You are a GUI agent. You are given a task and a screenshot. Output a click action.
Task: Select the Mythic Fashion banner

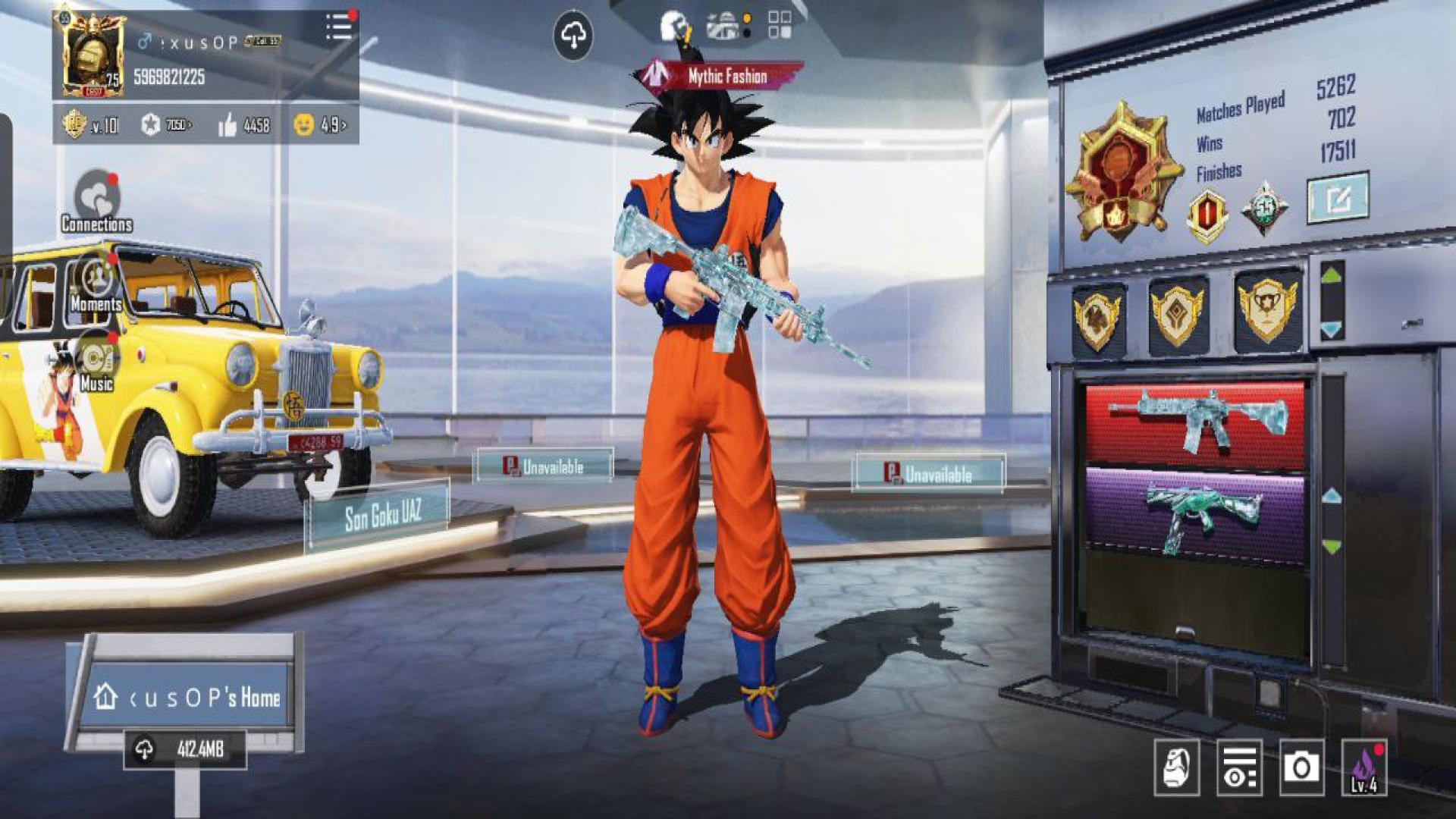718,76
